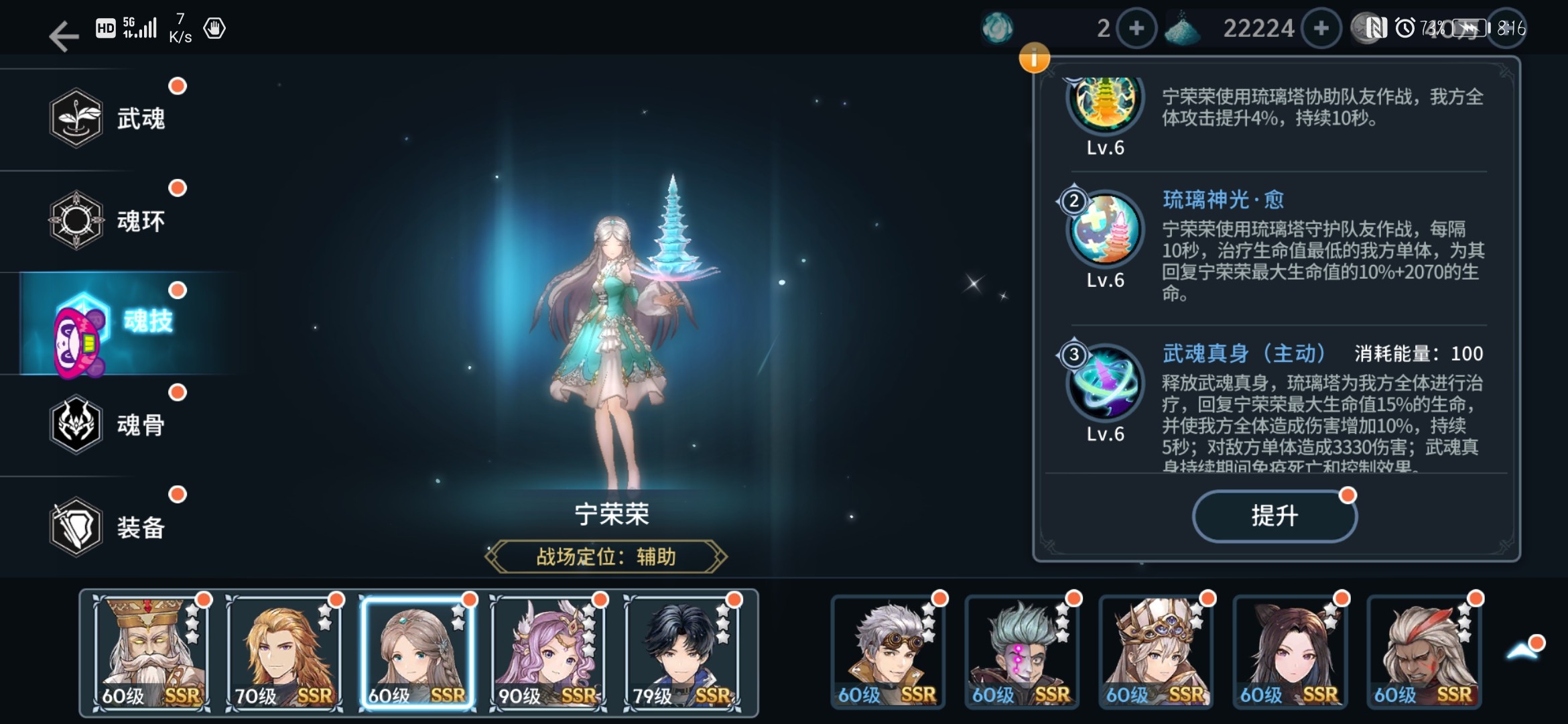Switch to the 魂环 tab
The image size is (1568, 724).
click(x=107, y=221)
